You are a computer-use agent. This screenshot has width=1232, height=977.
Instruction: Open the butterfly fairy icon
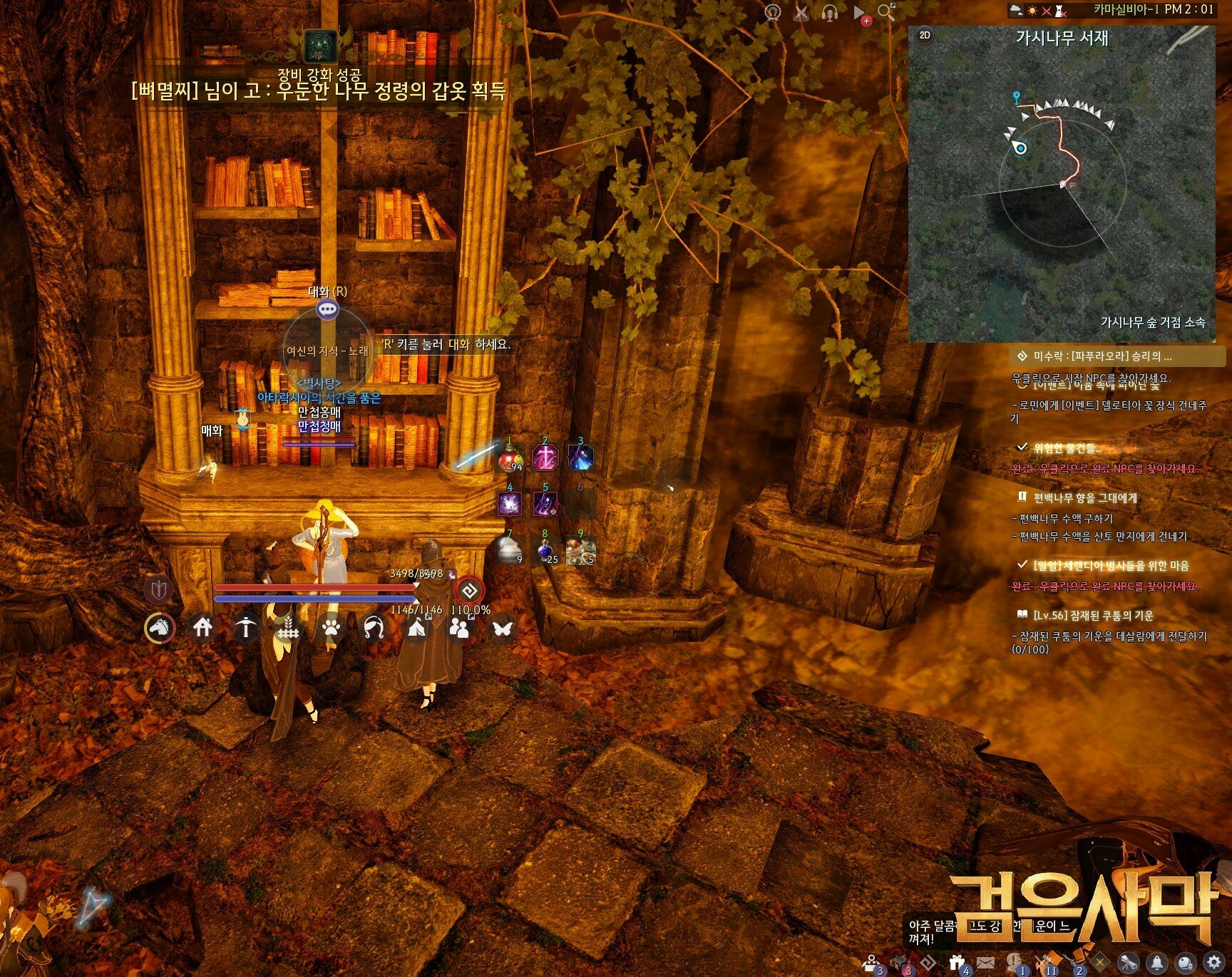[503, 628]
